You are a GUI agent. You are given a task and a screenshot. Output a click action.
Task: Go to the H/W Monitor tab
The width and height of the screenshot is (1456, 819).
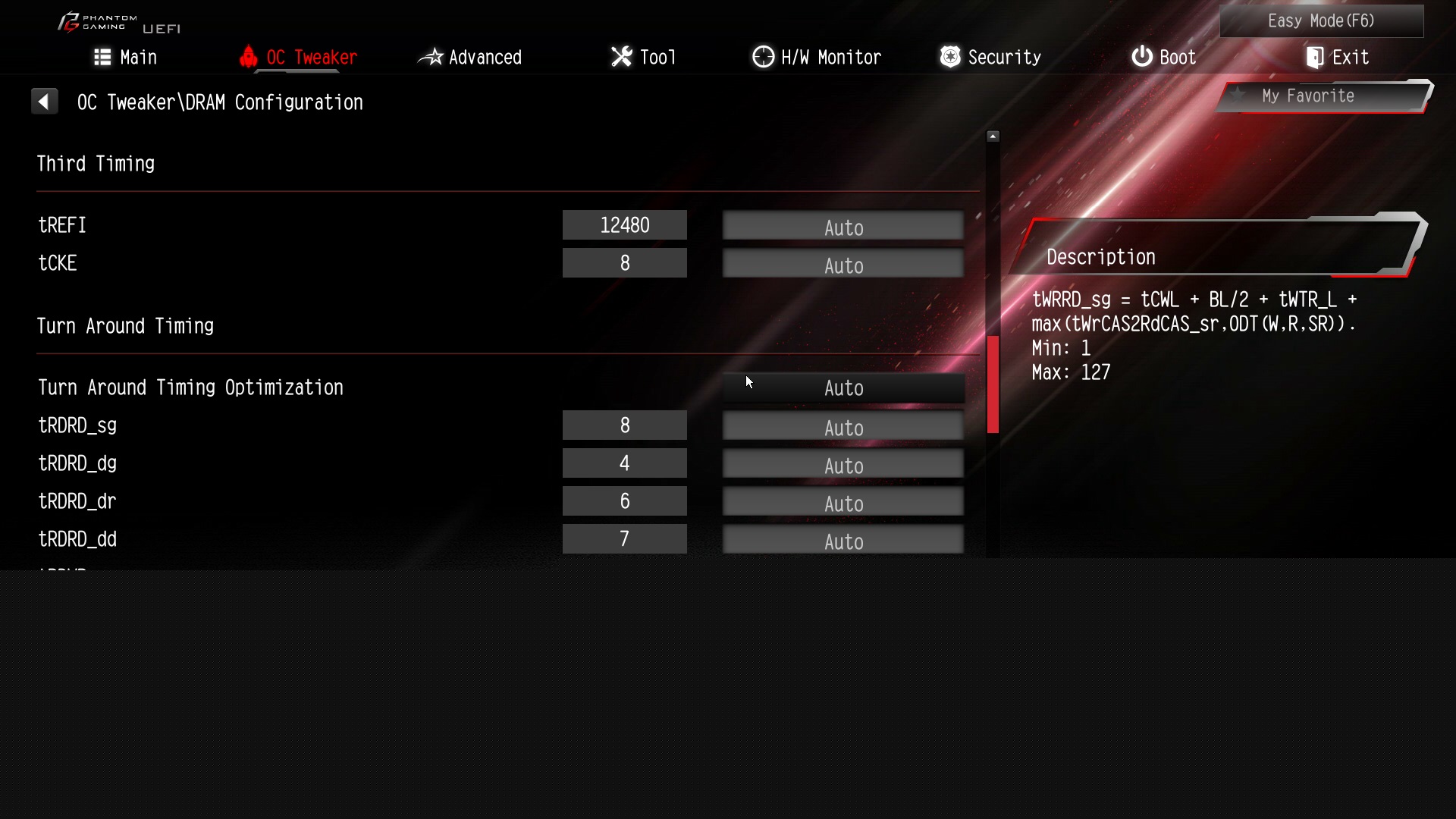coord(817,58)
